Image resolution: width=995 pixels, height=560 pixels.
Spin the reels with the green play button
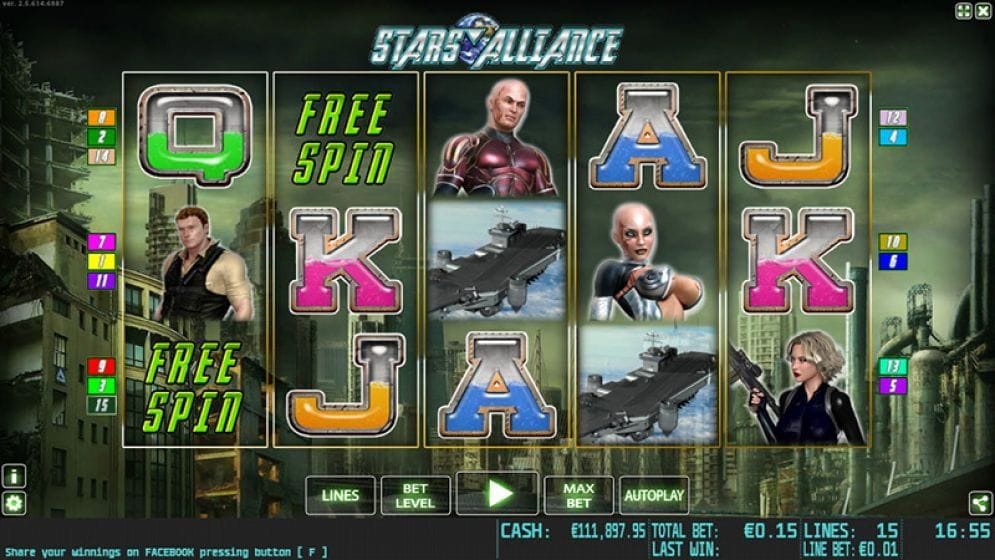tap(497, 494)
